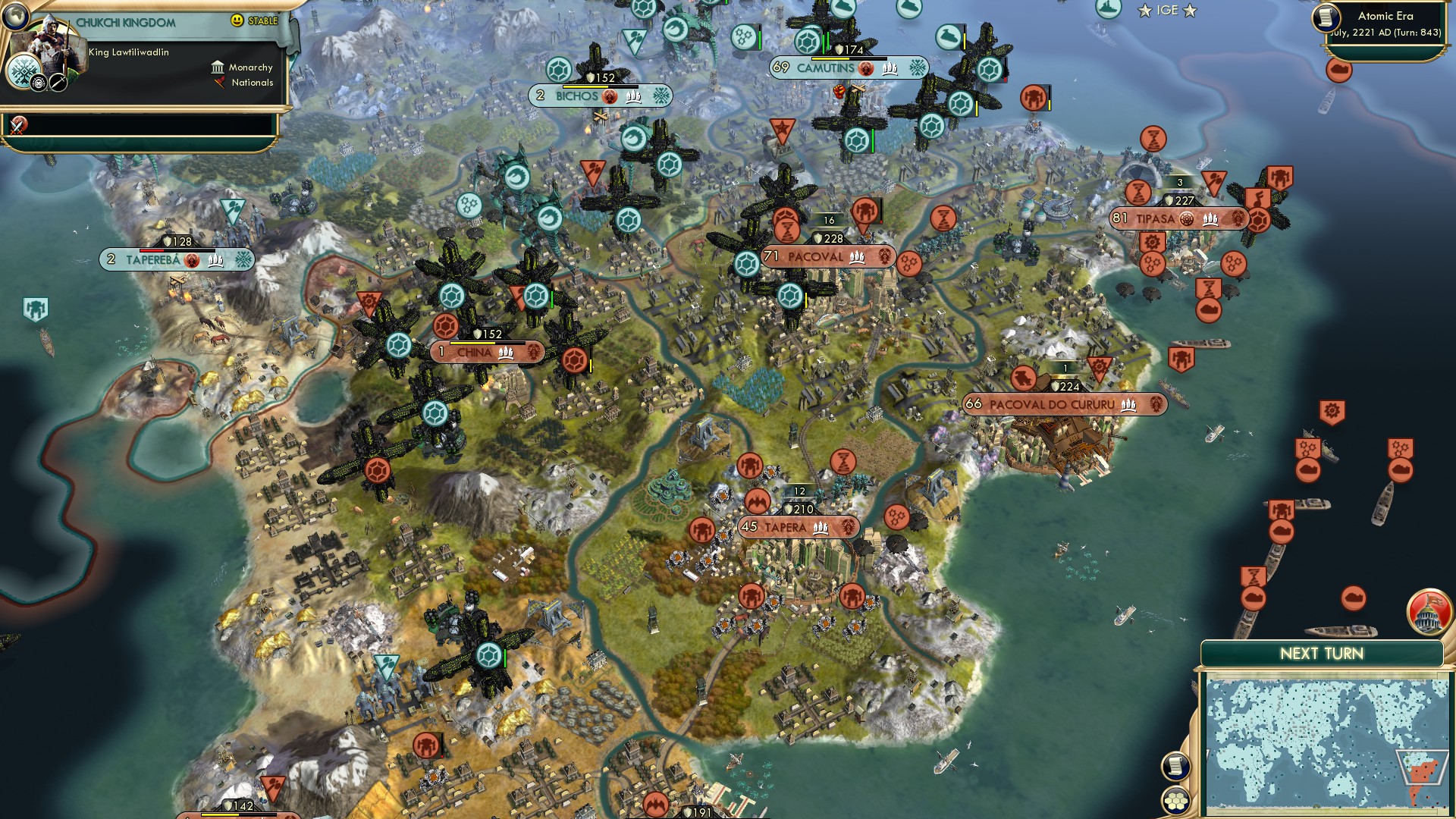Click the Chukchi snowflake civilization emblem
Screen dimensions: 1456x819
pos(24,74)
